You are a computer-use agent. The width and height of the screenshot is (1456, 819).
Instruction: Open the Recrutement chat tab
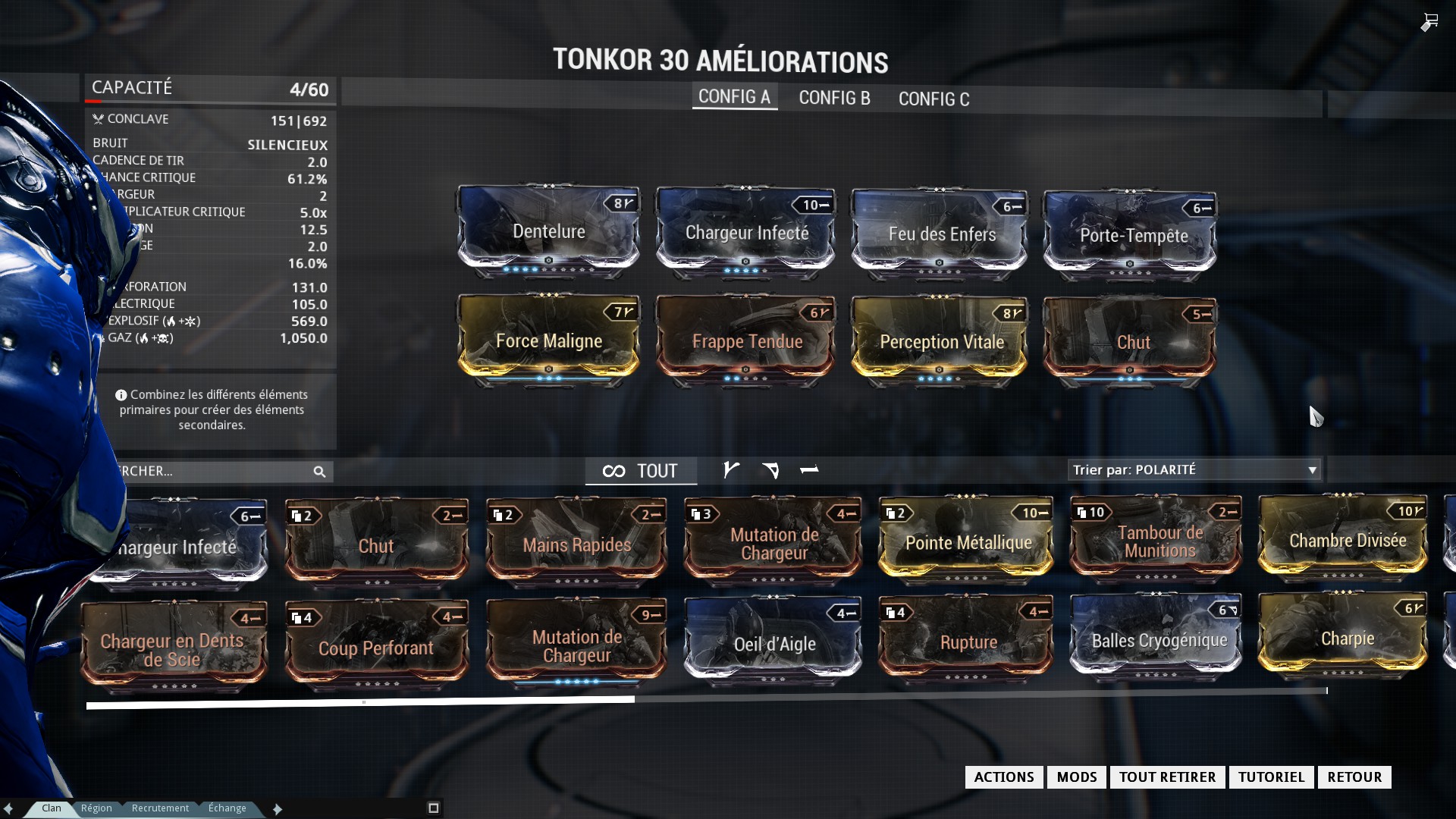pos(160,808)
